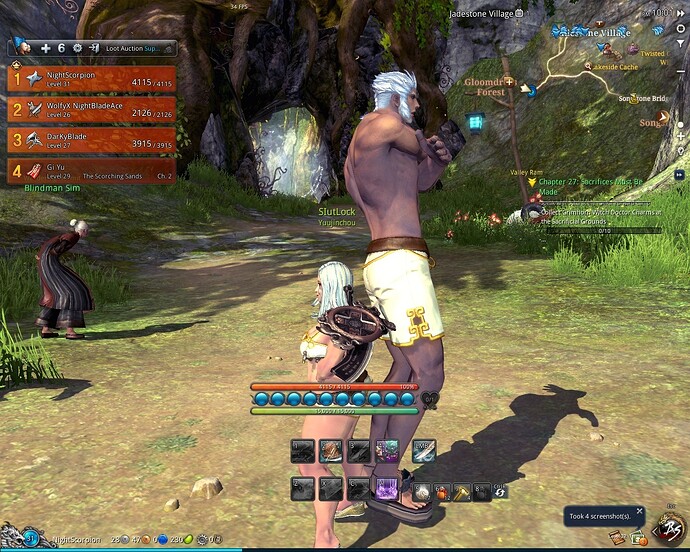Use the red potion item slot

[442, 492]
